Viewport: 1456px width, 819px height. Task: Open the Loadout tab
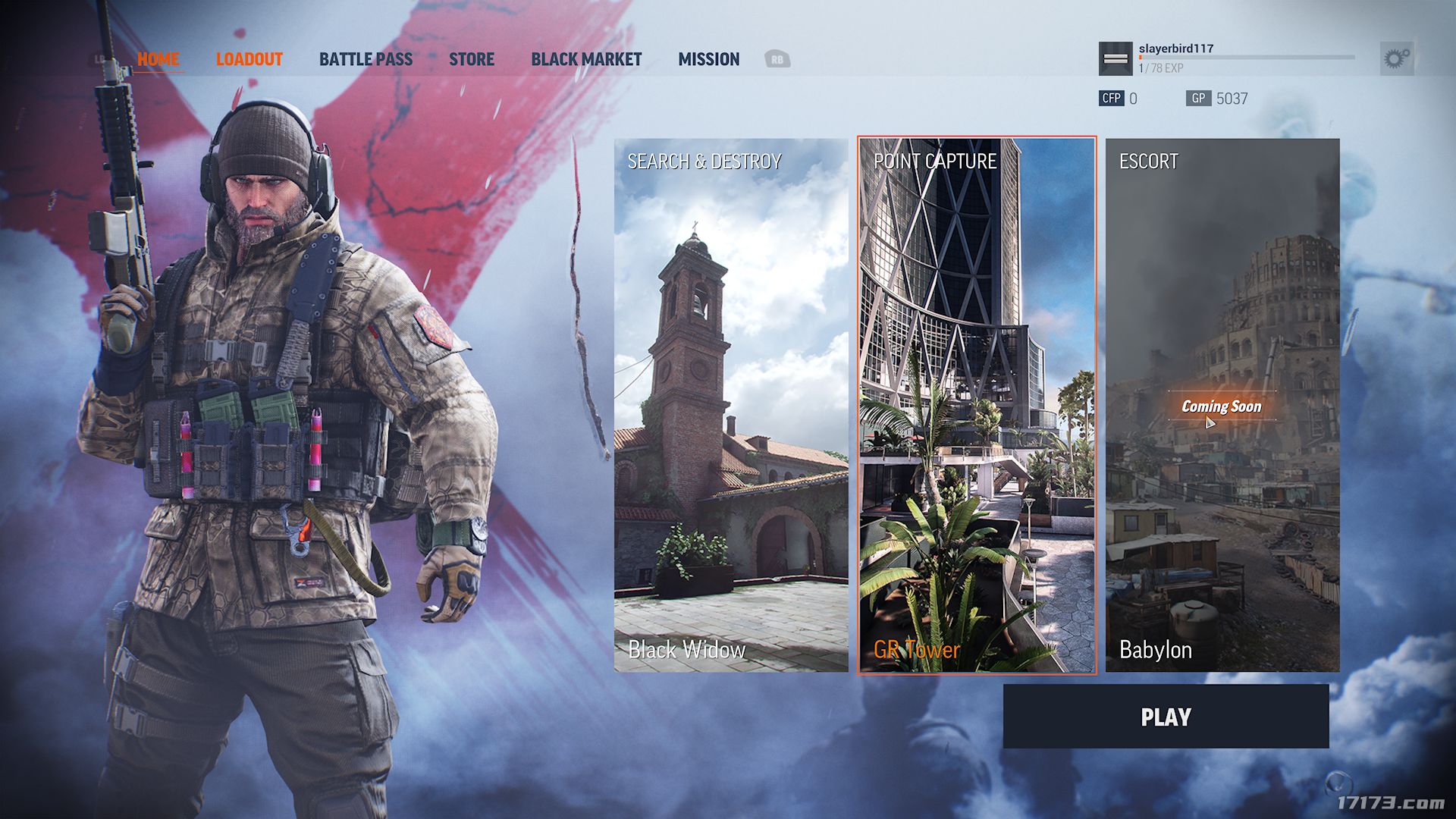249,59
